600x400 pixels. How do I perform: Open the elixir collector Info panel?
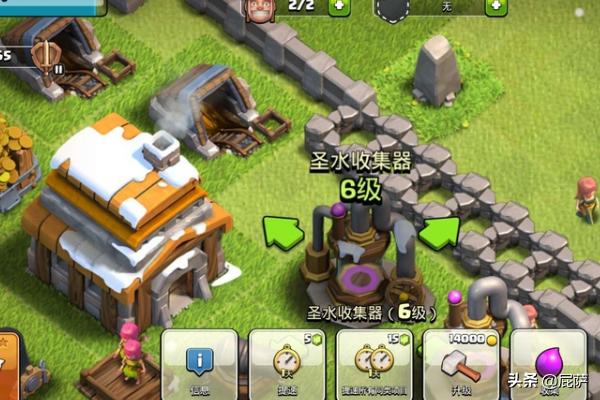(x=199, y=365)
